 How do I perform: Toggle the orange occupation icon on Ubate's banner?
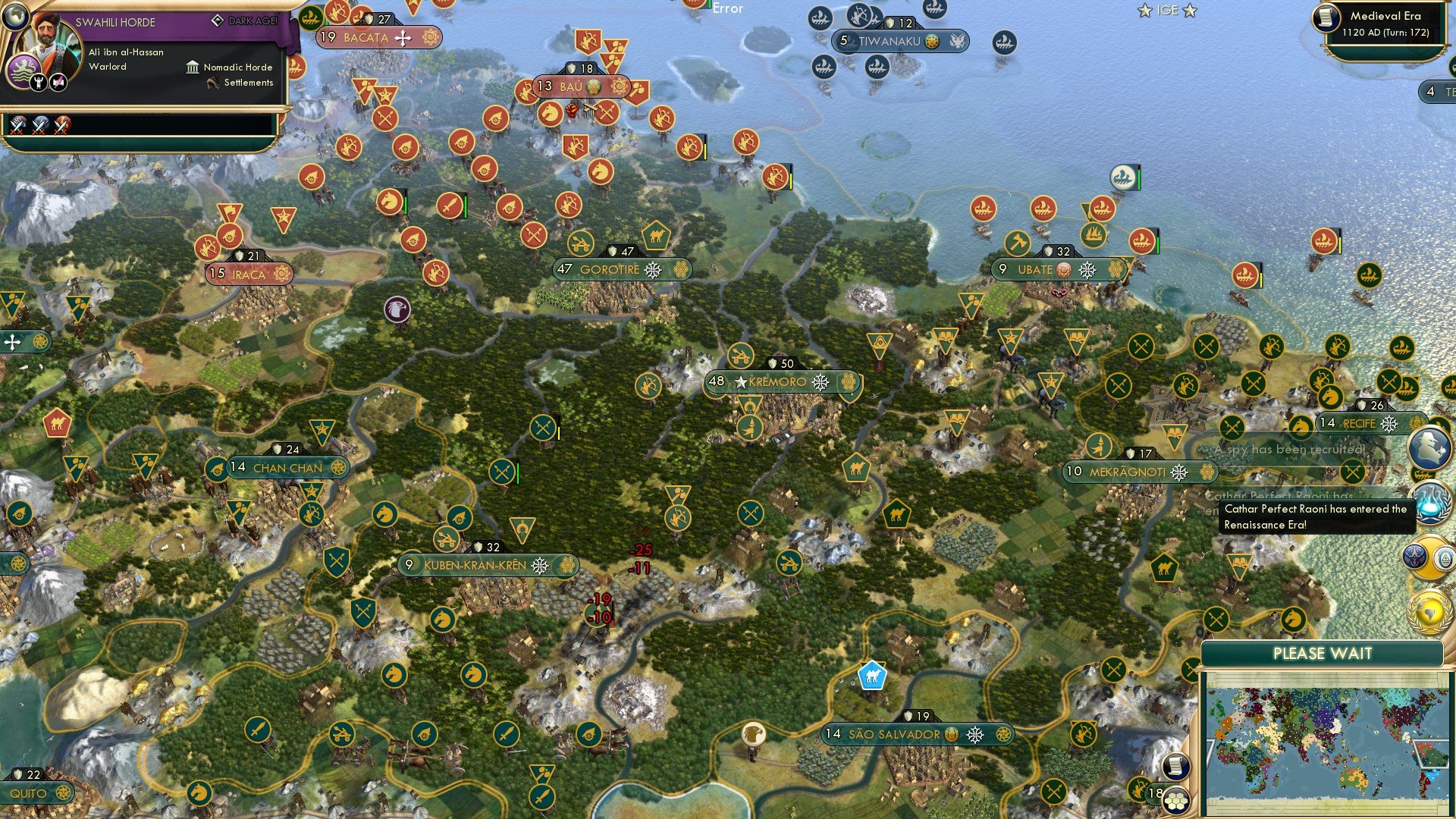1065,268
